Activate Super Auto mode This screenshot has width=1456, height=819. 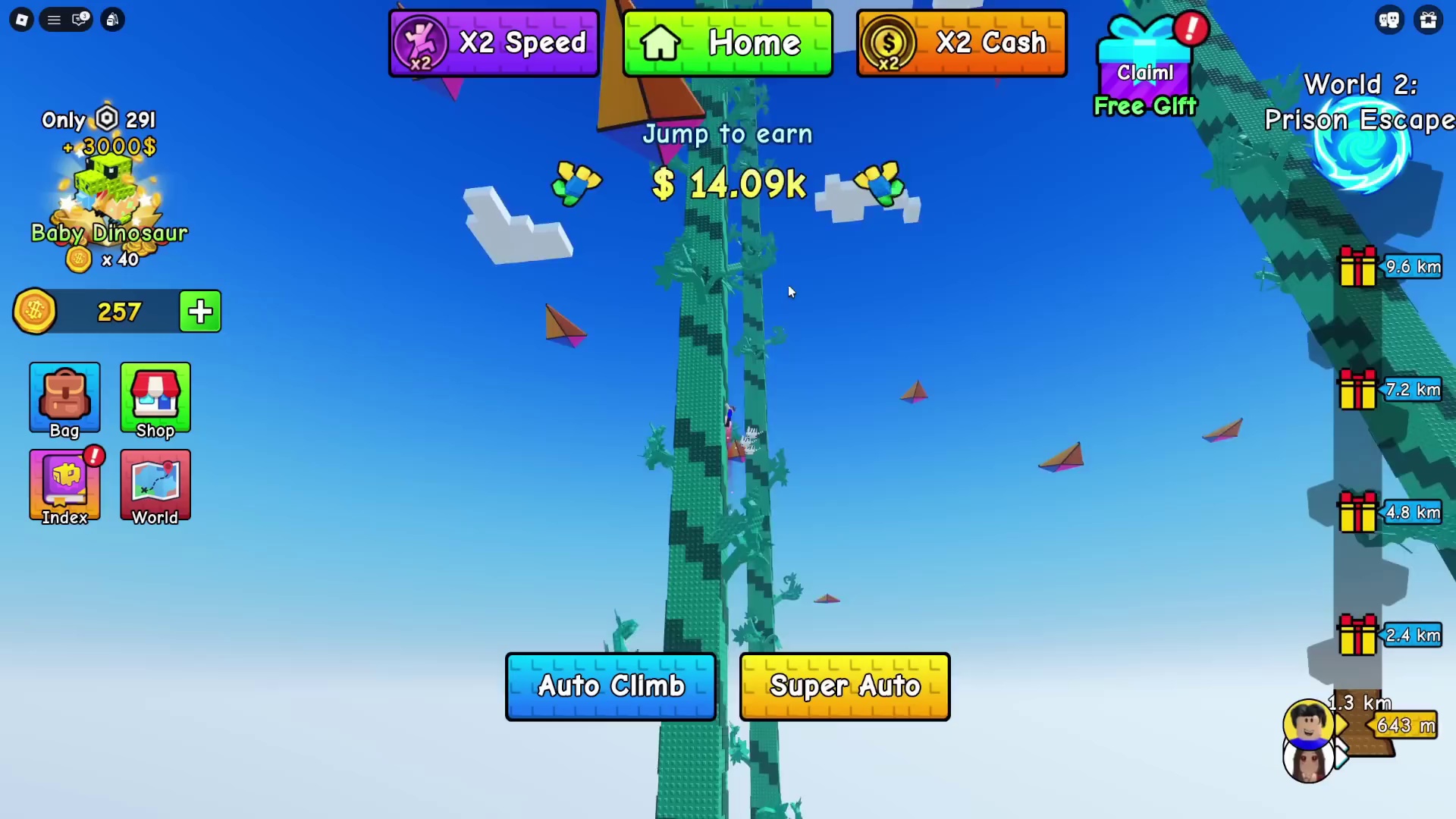click(x=845, y=686)
